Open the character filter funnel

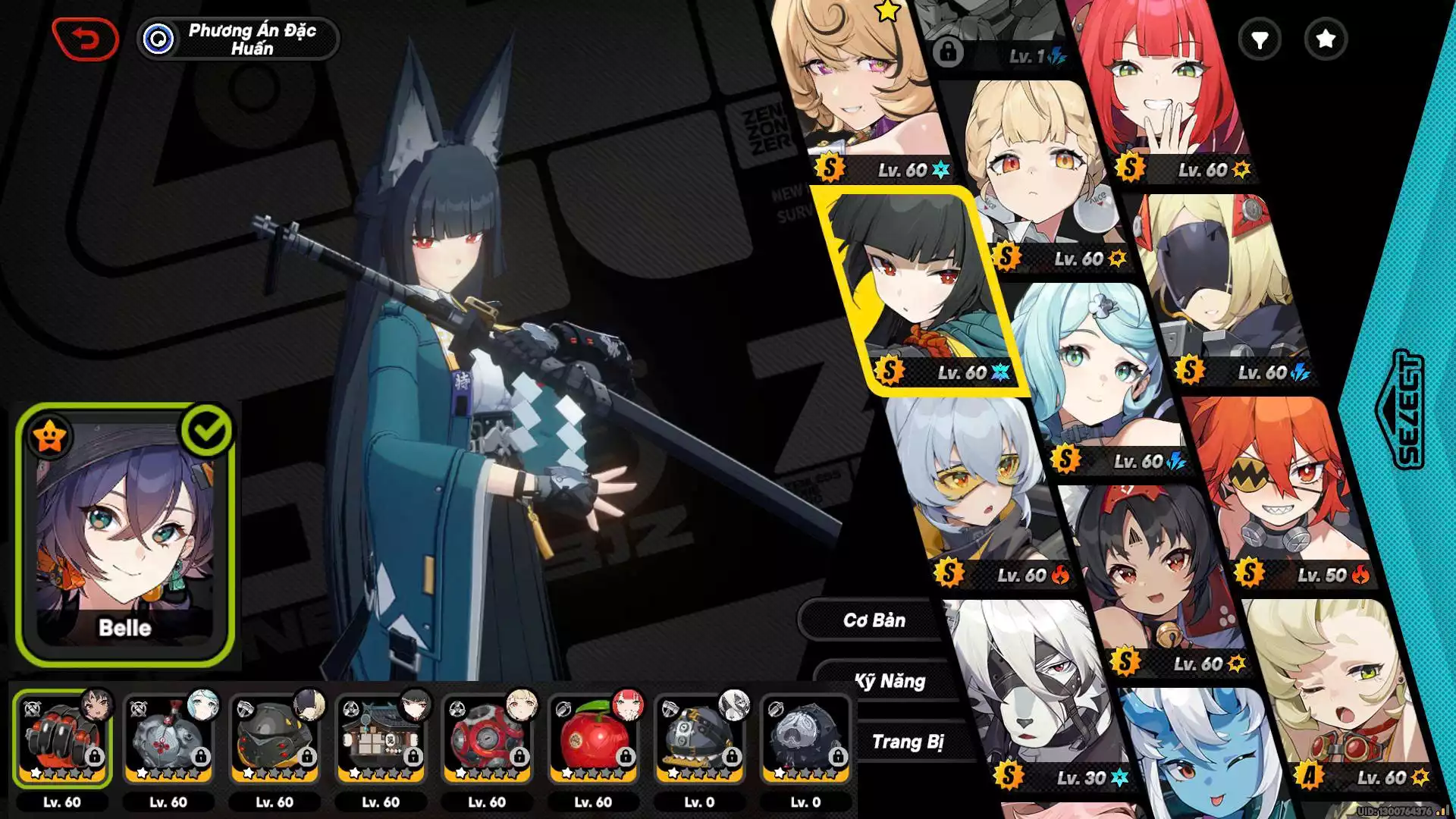click(x=1260, y=39)
